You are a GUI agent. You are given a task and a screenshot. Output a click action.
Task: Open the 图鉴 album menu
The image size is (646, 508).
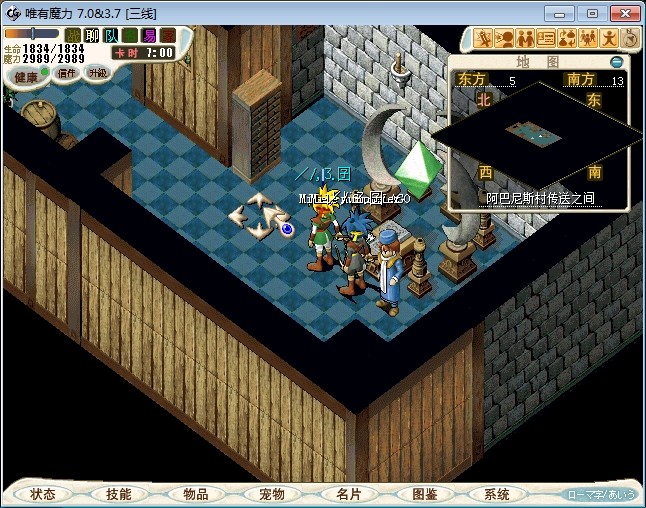(x=424, y=494)
